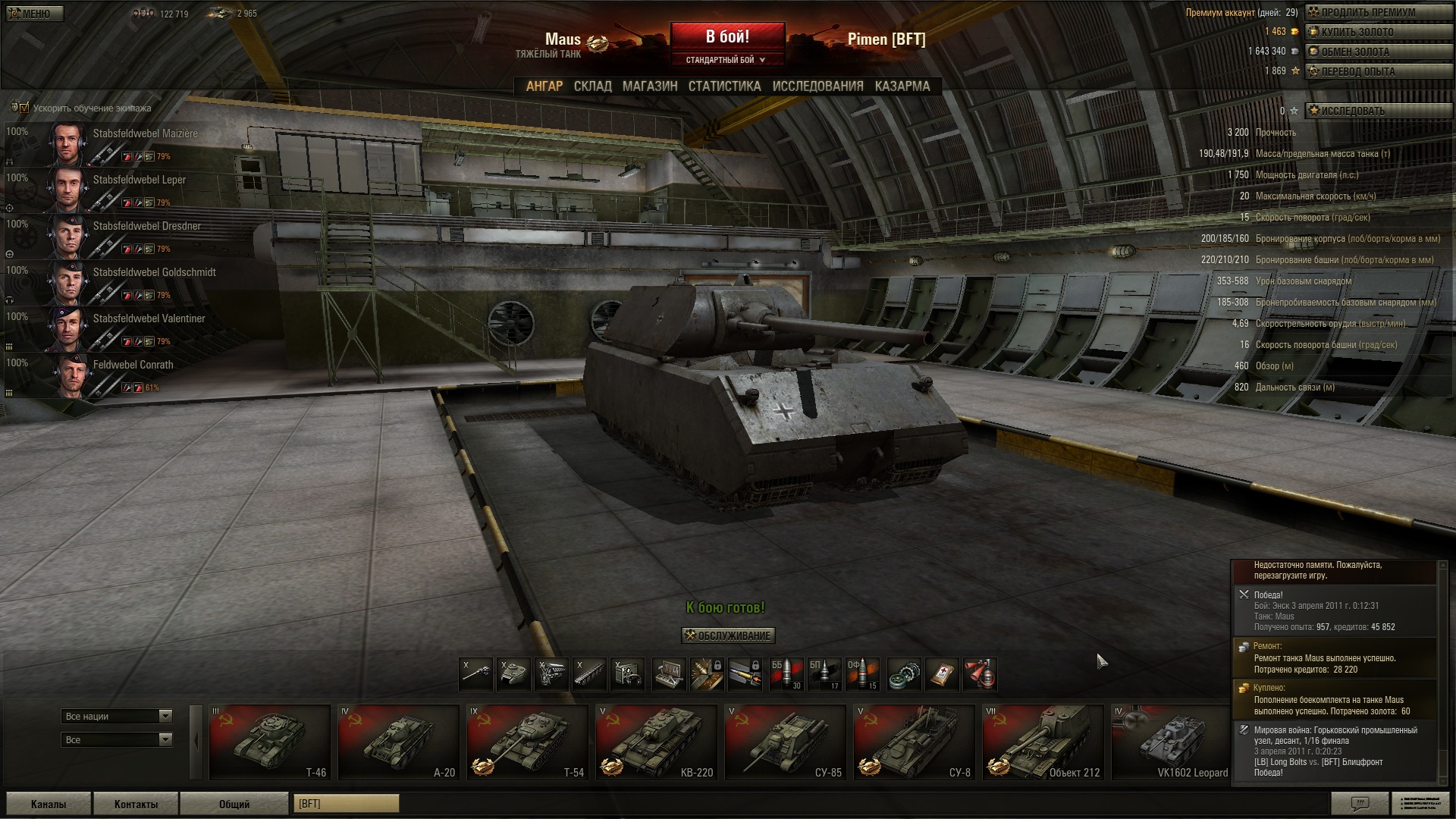Select the T-54 tank in carousel
This screenshot has width=1456, height=819.
527,742
